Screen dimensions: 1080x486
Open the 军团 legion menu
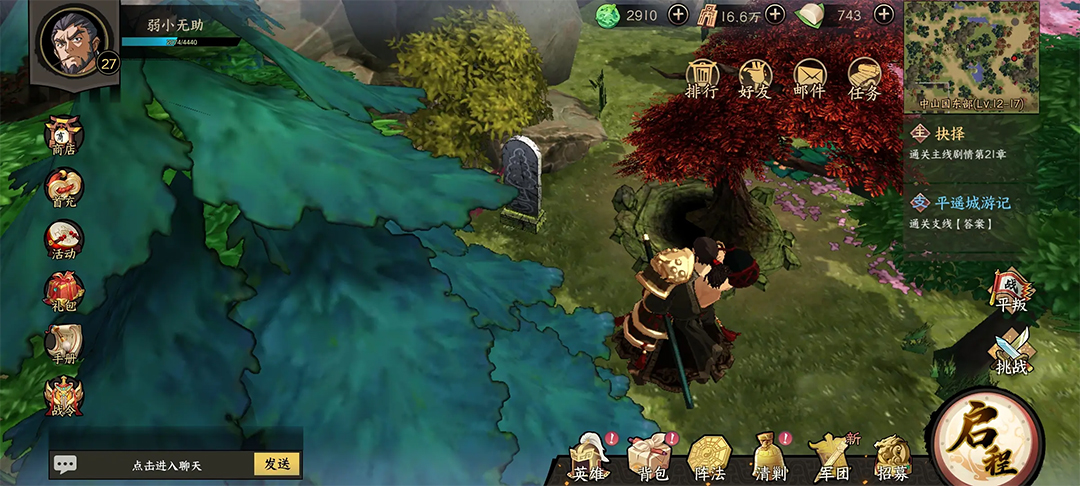830,459
